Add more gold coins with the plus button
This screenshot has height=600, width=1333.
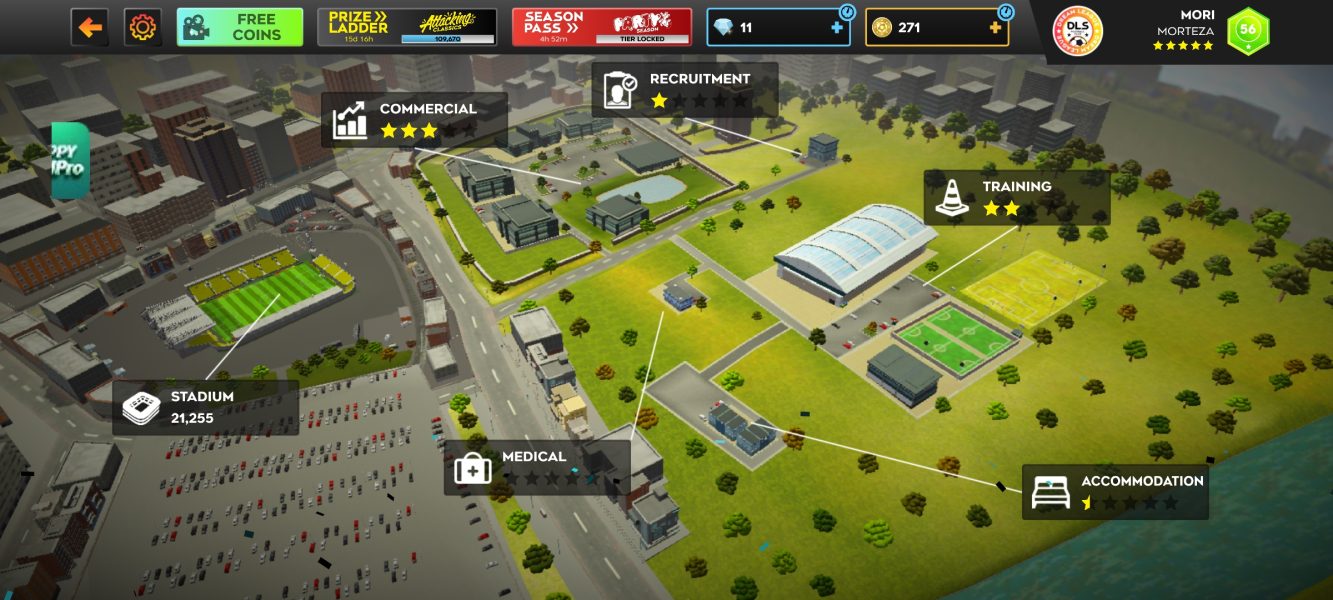tap(995, 28)
